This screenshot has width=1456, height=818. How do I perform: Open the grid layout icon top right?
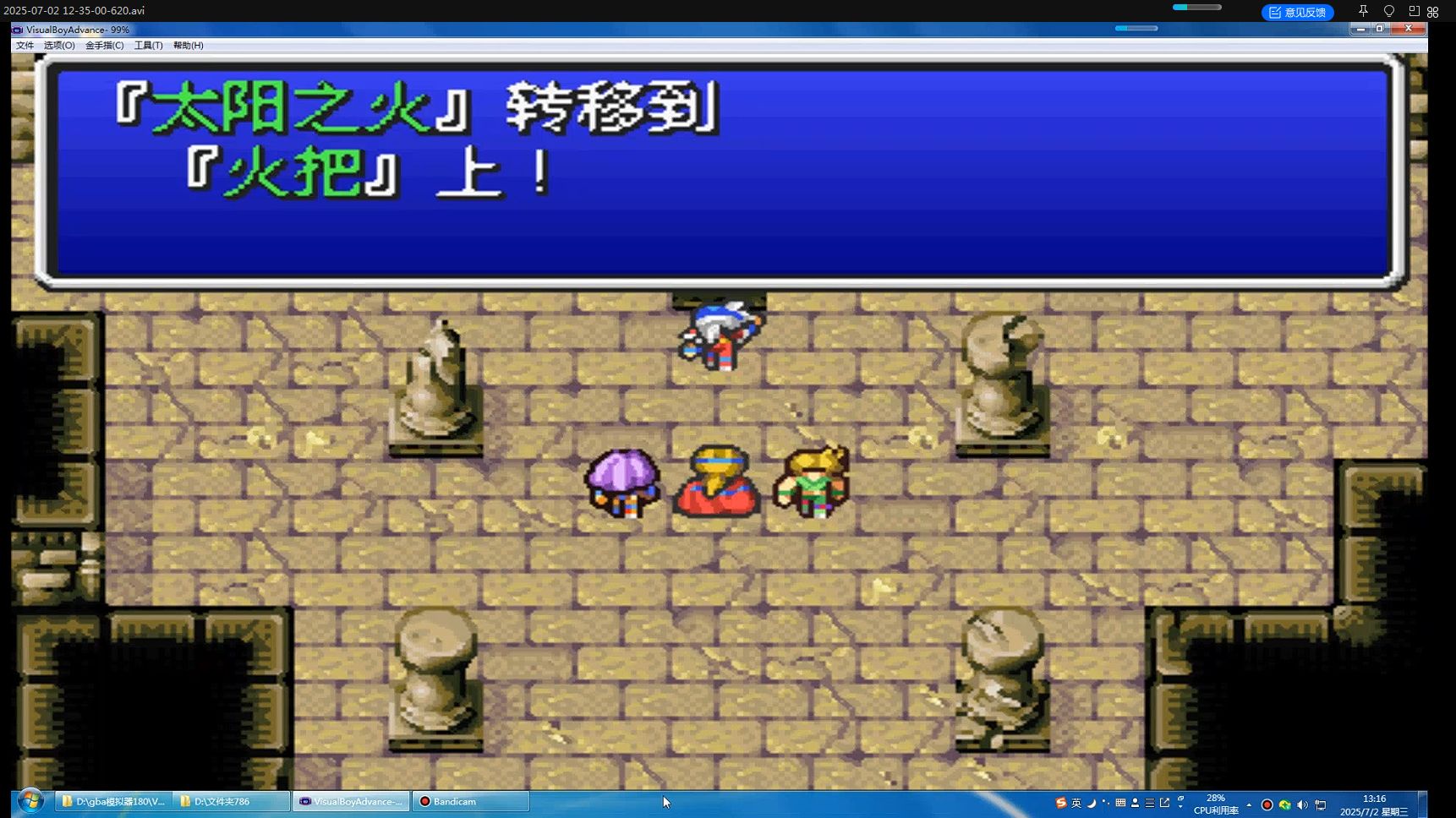[1432, 11]
